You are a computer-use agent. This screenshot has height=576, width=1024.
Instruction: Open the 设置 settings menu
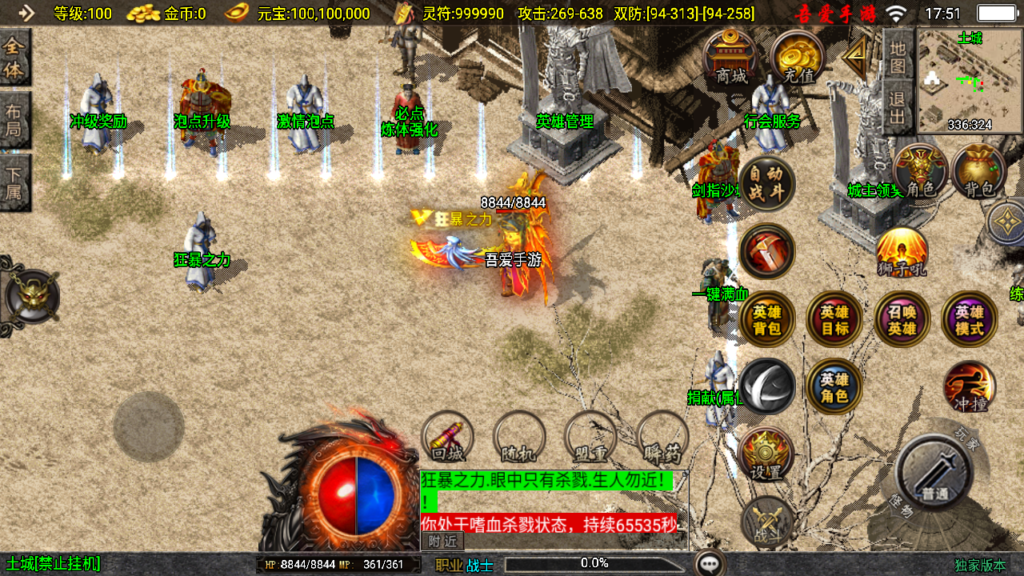pyautogui.click(x=767, y=455)
